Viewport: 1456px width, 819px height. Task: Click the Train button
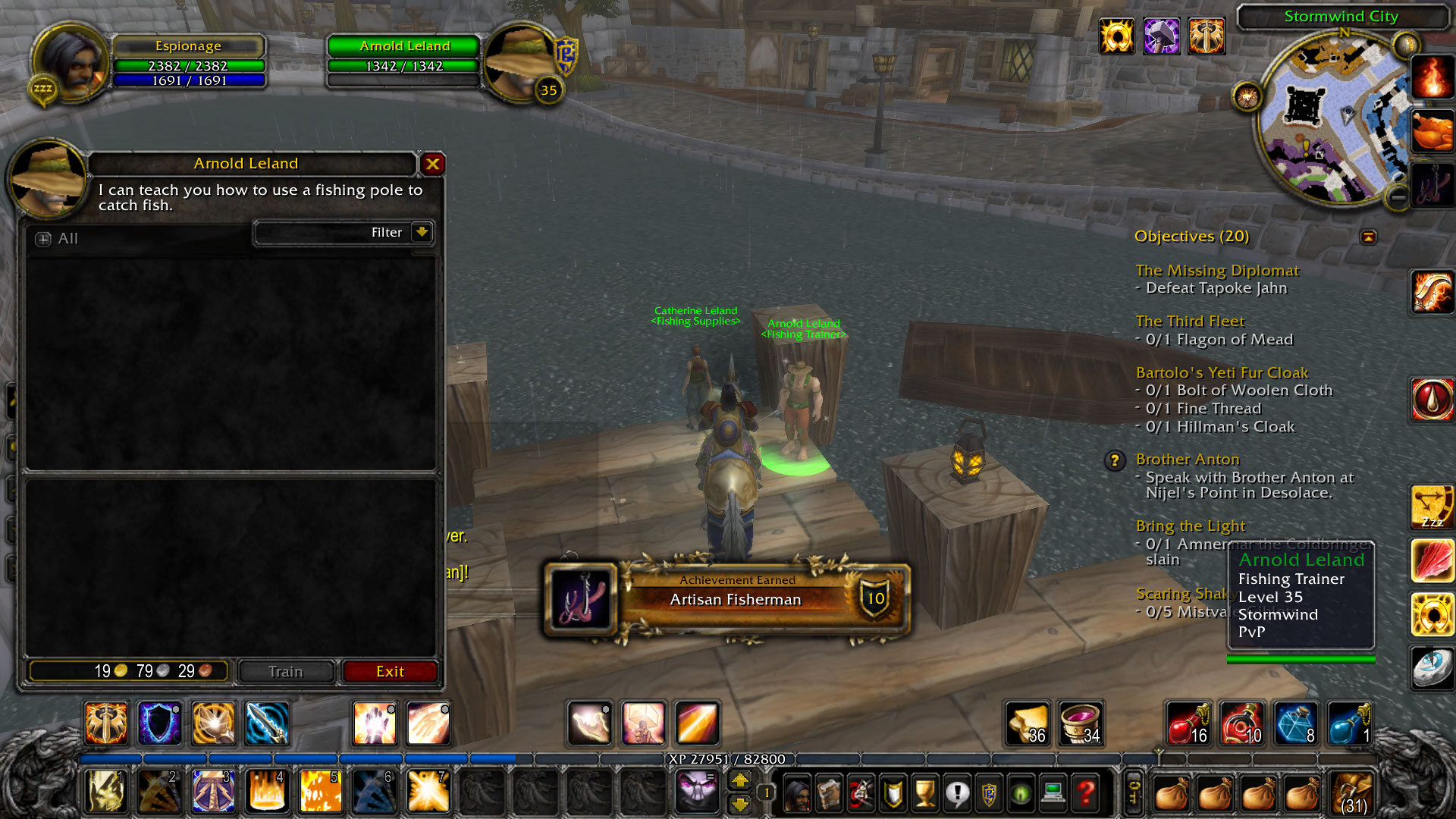click(x=285, y=671)
